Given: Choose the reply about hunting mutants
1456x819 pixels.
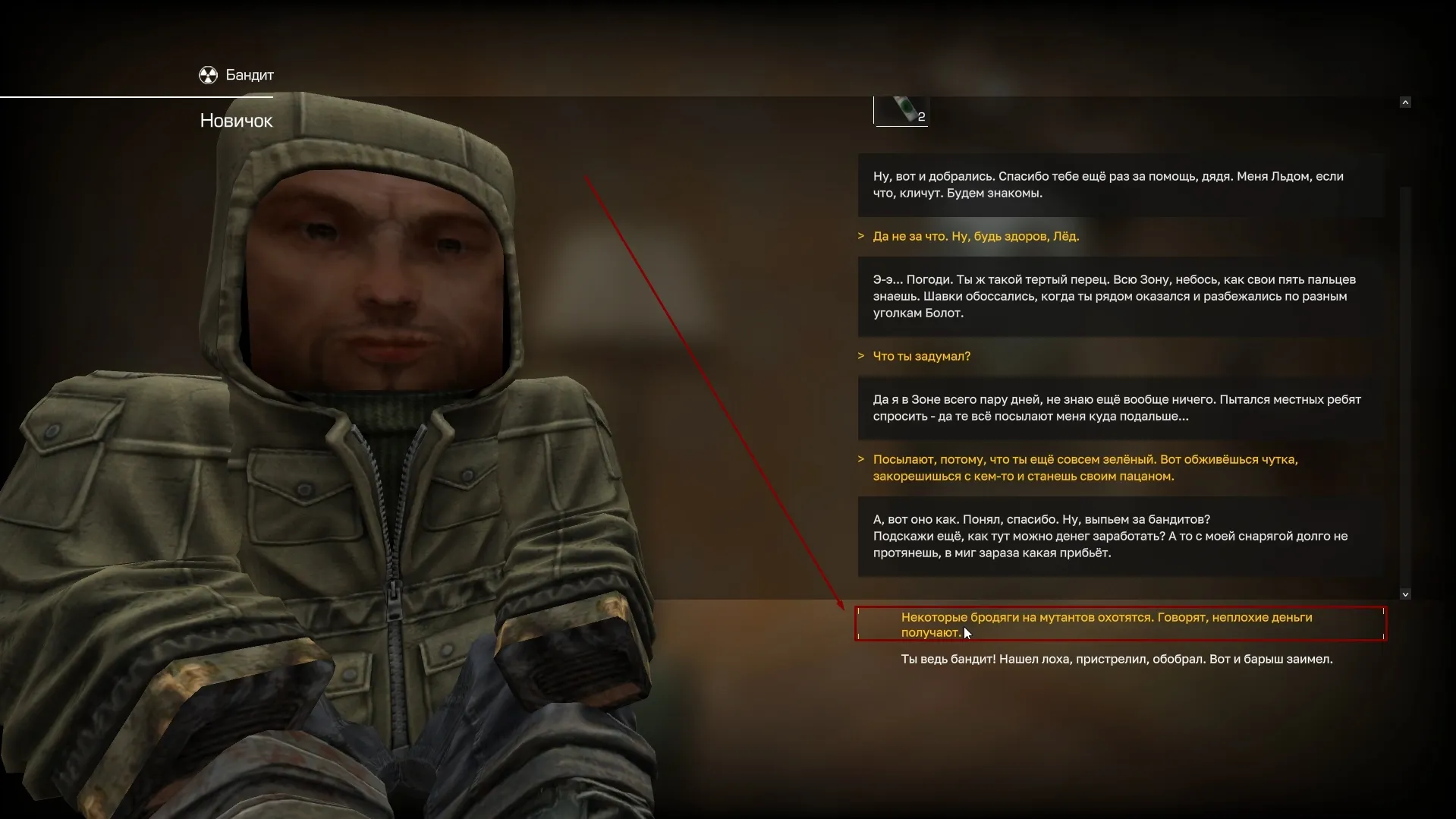Looking at the screenshot, I should coord(1105,624).
